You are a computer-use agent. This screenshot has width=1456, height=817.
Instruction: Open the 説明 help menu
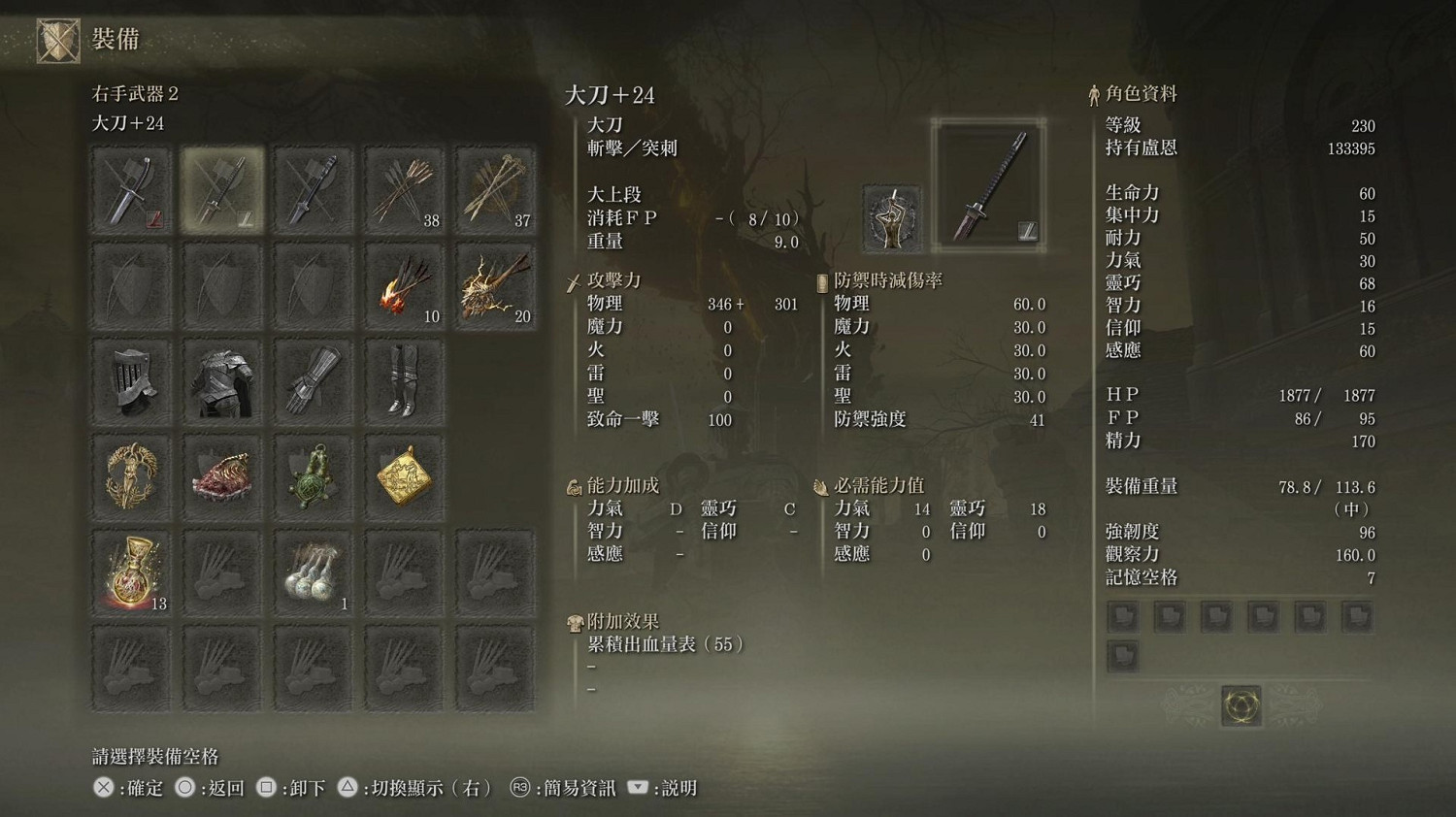coord(679,788)
